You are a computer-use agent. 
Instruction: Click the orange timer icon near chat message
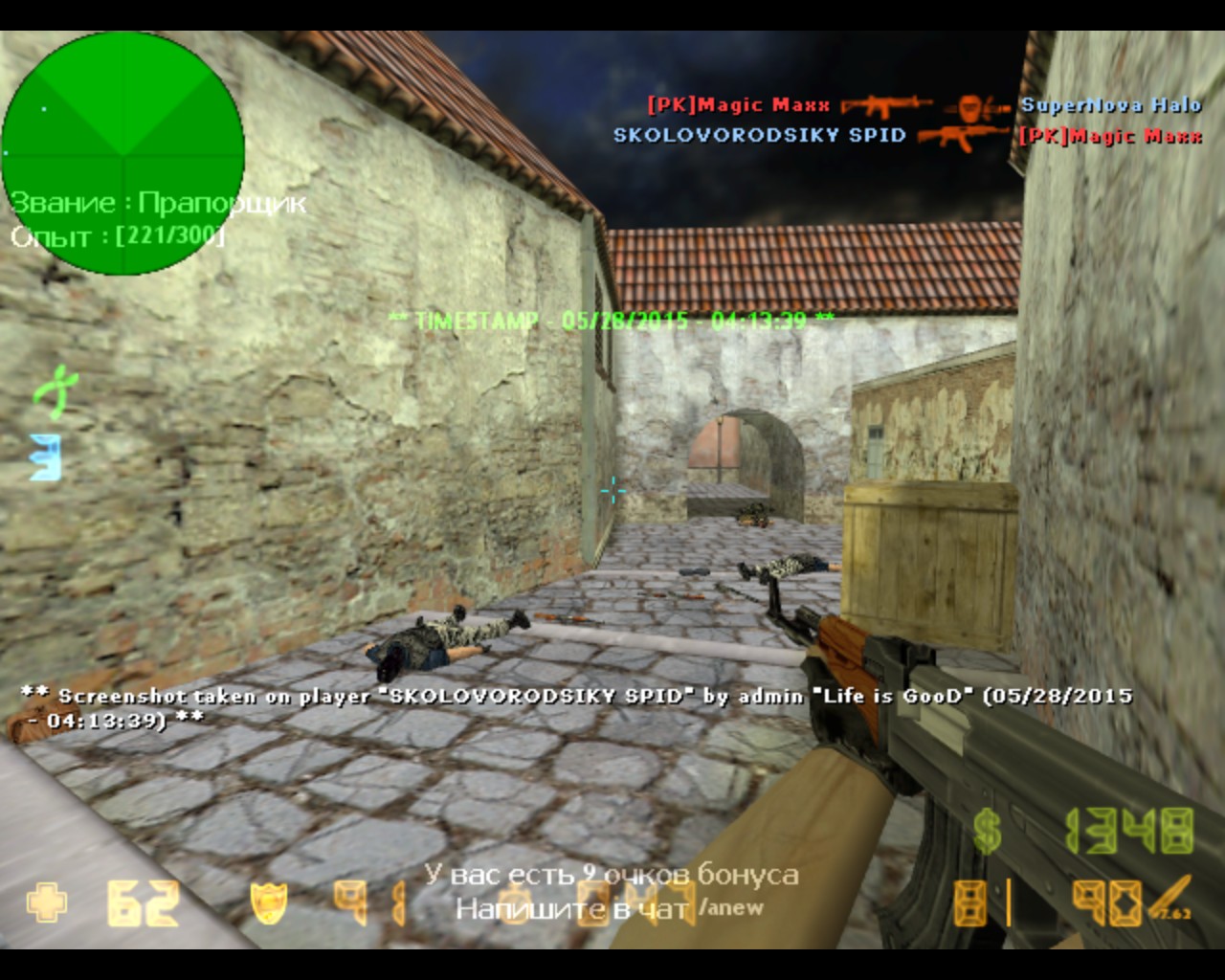(x=514, y=904)
